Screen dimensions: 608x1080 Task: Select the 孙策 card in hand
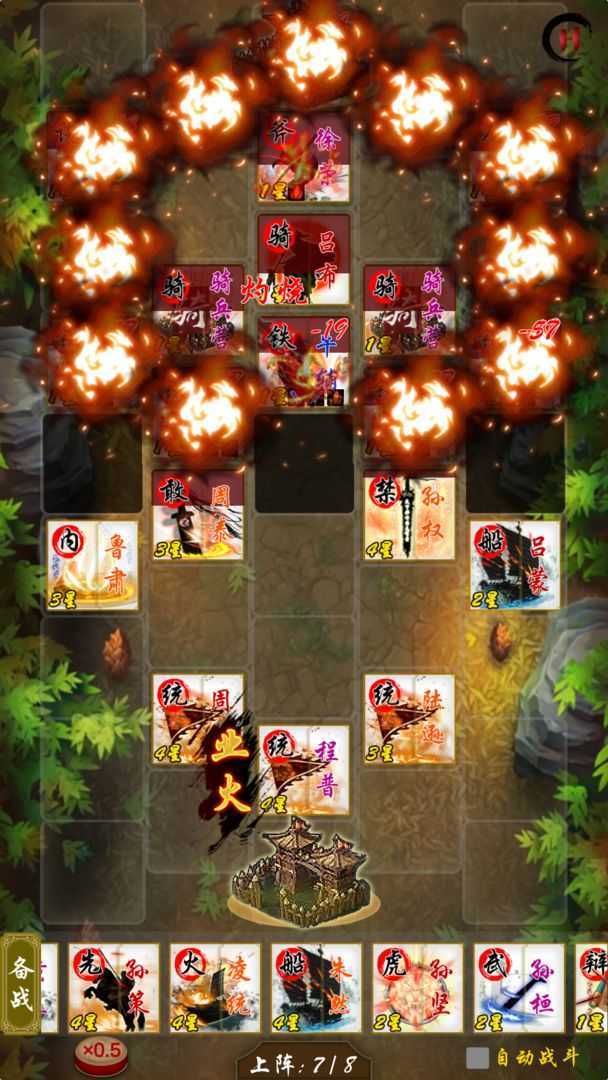114,987
